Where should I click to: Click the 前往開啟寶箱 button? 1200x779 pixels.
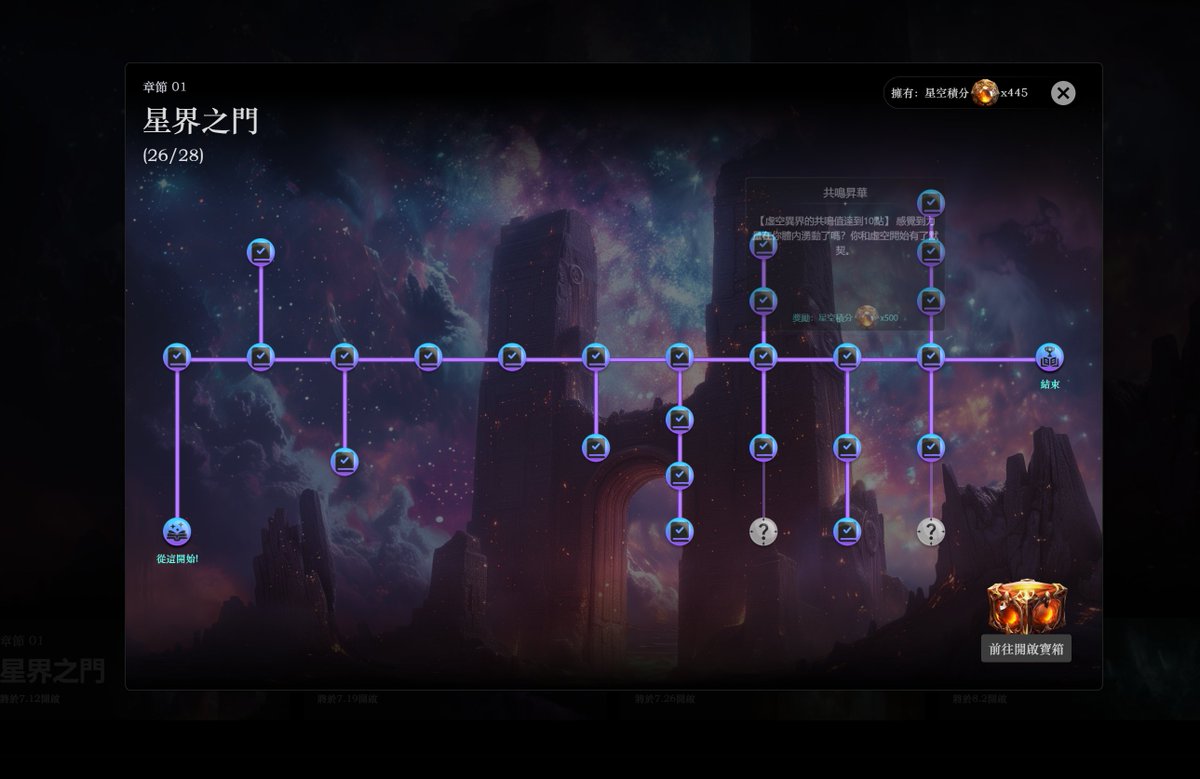tap(1026, 649)
